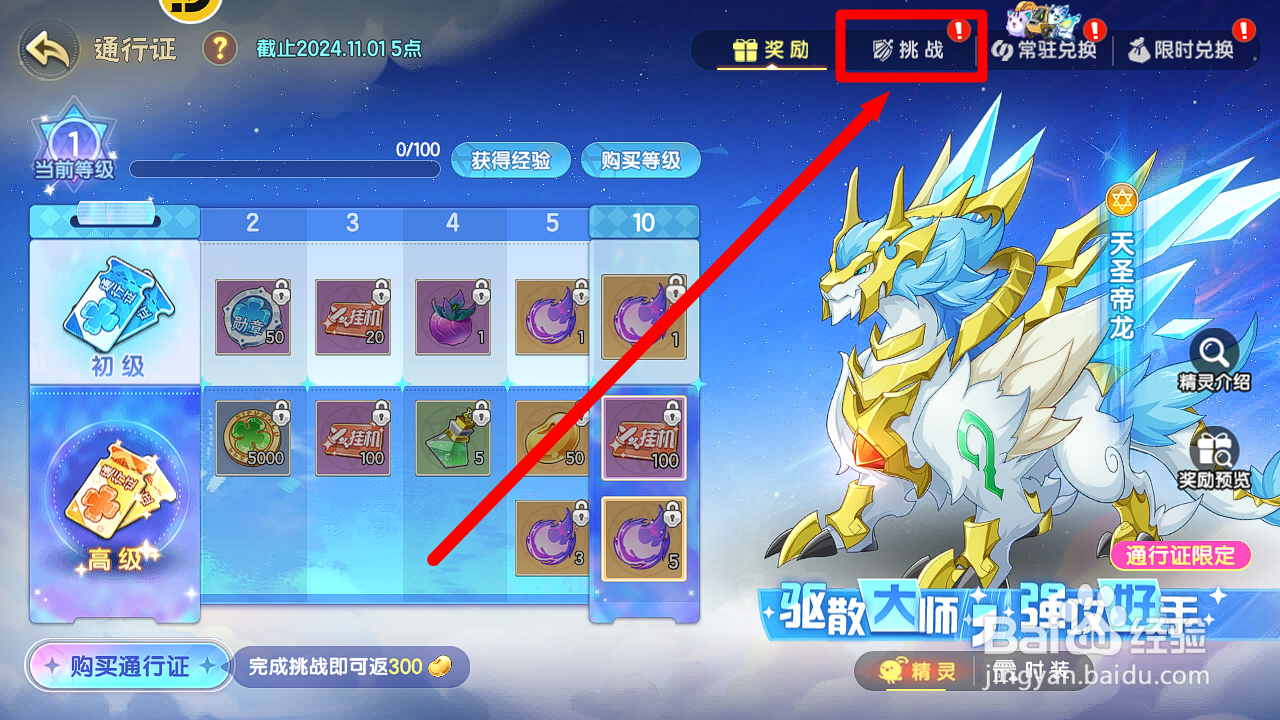This screenshot has width=1280, height=720.
Task: Click the coin icon beside 返300 text
Action: [440, 666]
